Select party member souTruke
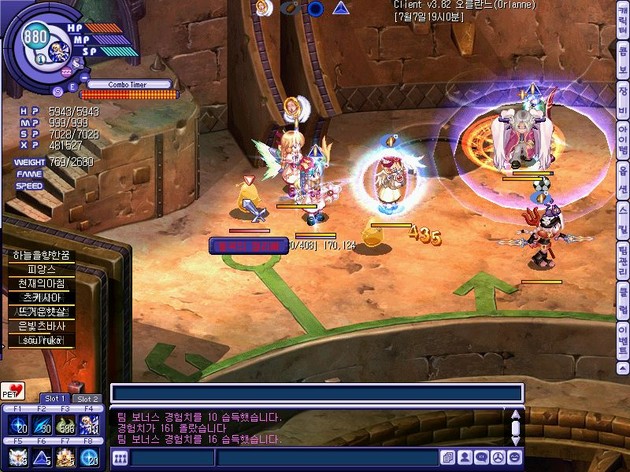This screenshot has width=630, height=472. (x=40, y=341)
